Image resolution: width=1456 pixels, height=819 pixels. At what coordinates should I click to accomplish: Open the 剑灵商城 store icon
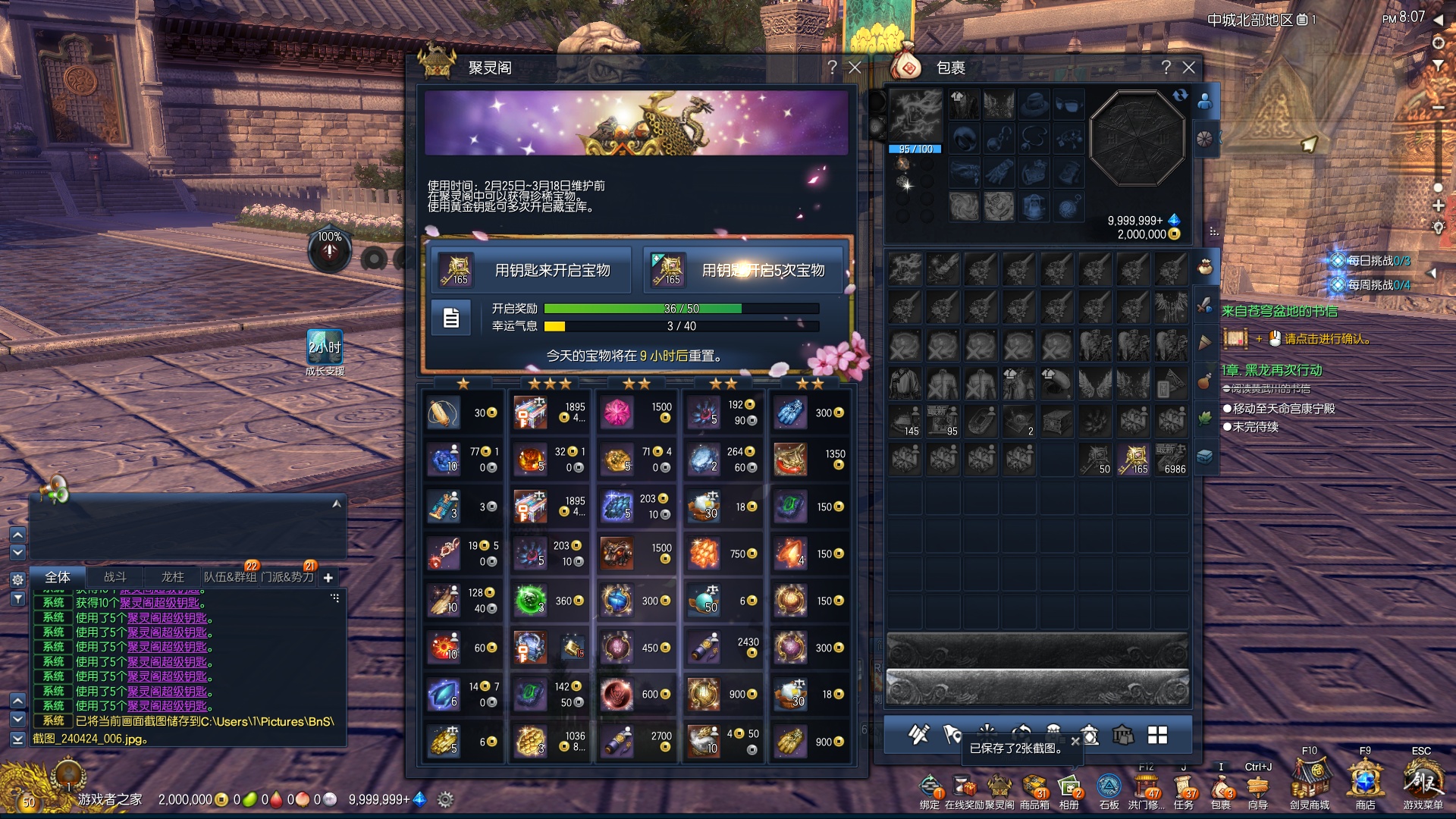[1310, 783]
